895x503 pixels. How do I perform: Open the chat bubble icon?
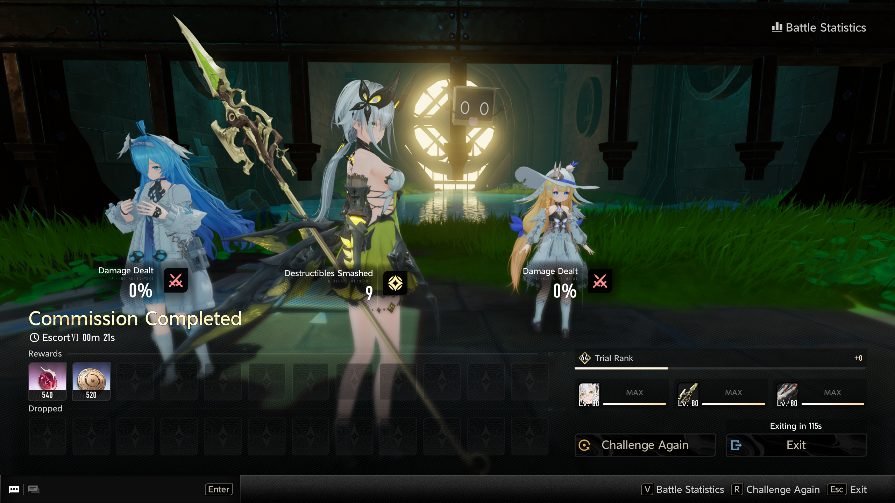point(13,489)
